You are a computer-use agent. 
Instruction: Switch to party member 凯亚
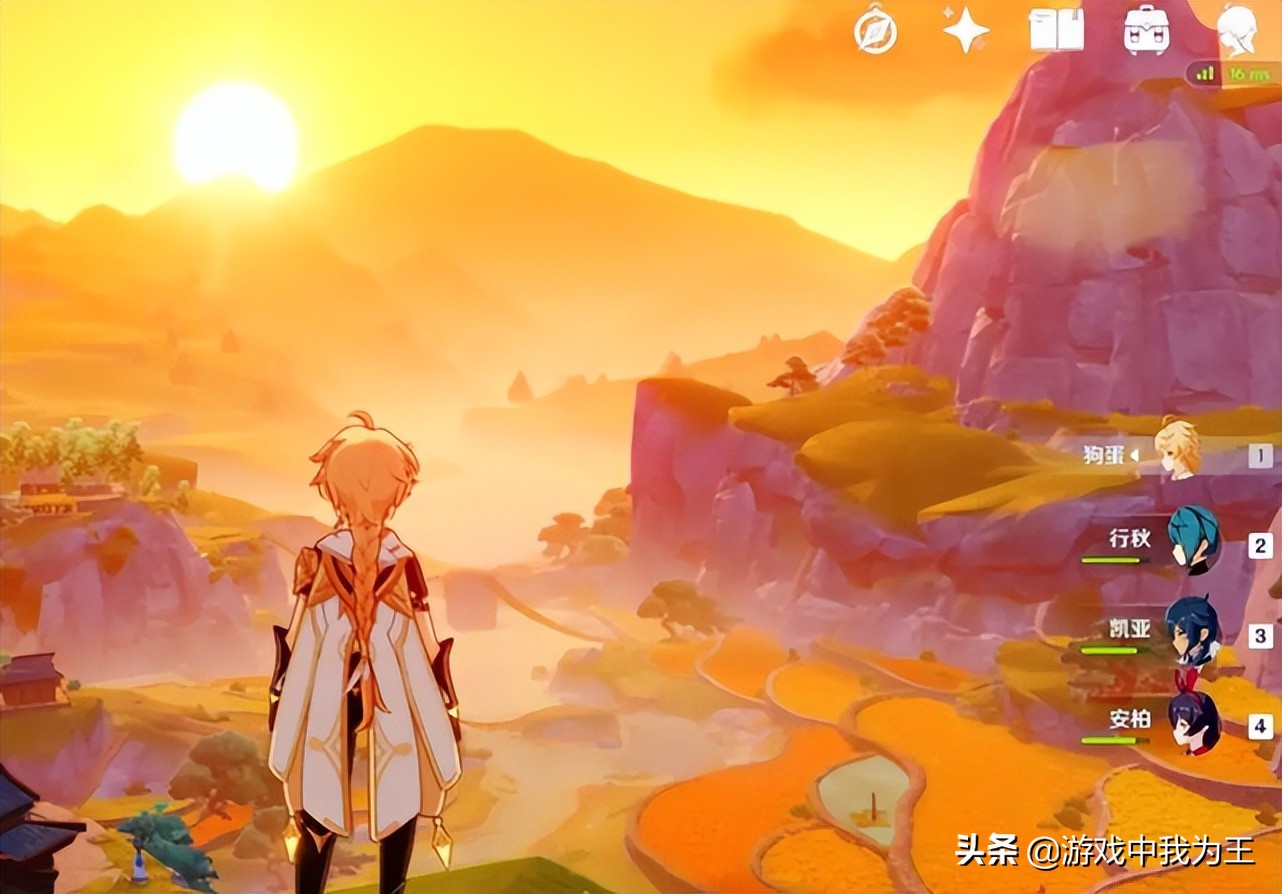(1193, 632)
